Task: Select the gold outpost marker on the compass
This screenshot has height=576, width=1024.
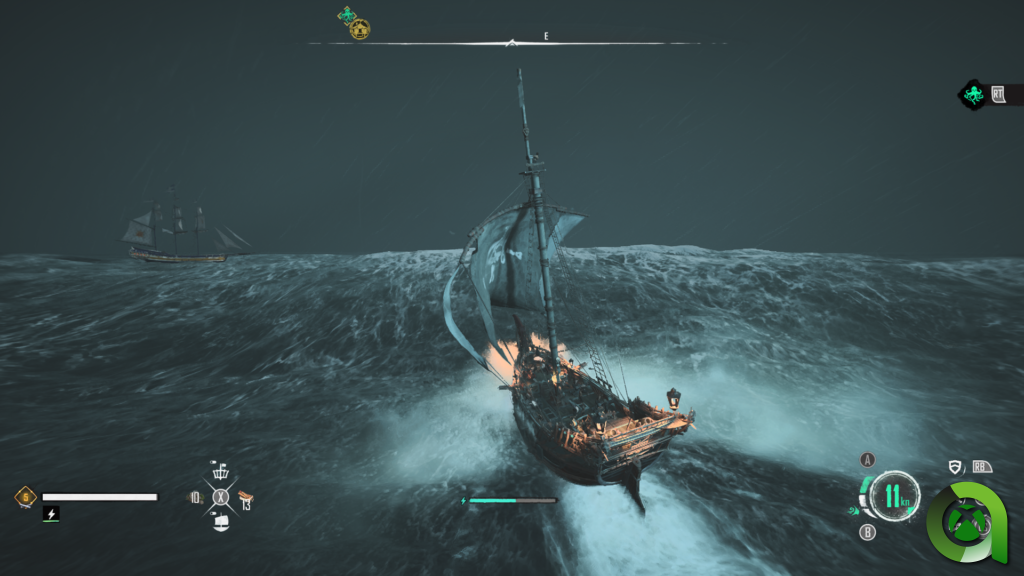Action: pyautogui.click(x=360, y=30)
